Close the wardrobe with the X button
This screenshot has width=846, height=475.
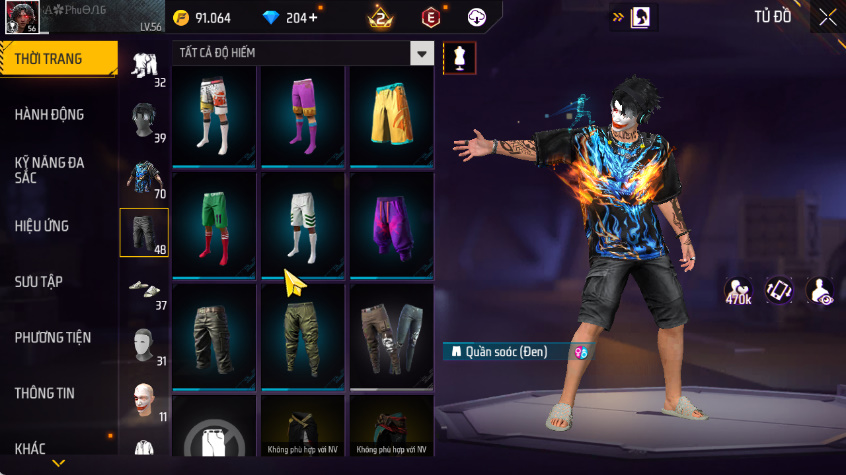[x=827, y=17]
